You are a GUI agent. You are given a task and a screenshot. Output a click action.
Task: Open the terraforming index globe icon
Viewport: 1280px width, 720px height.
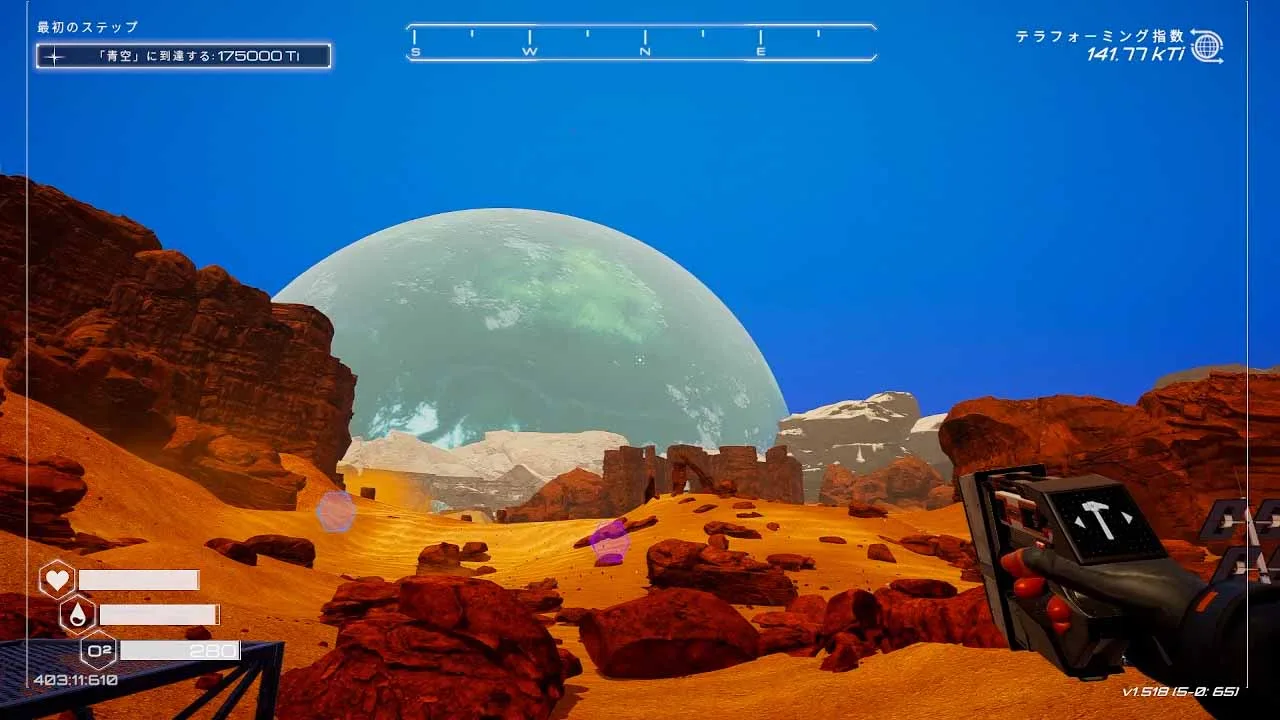coord(1207,46)
